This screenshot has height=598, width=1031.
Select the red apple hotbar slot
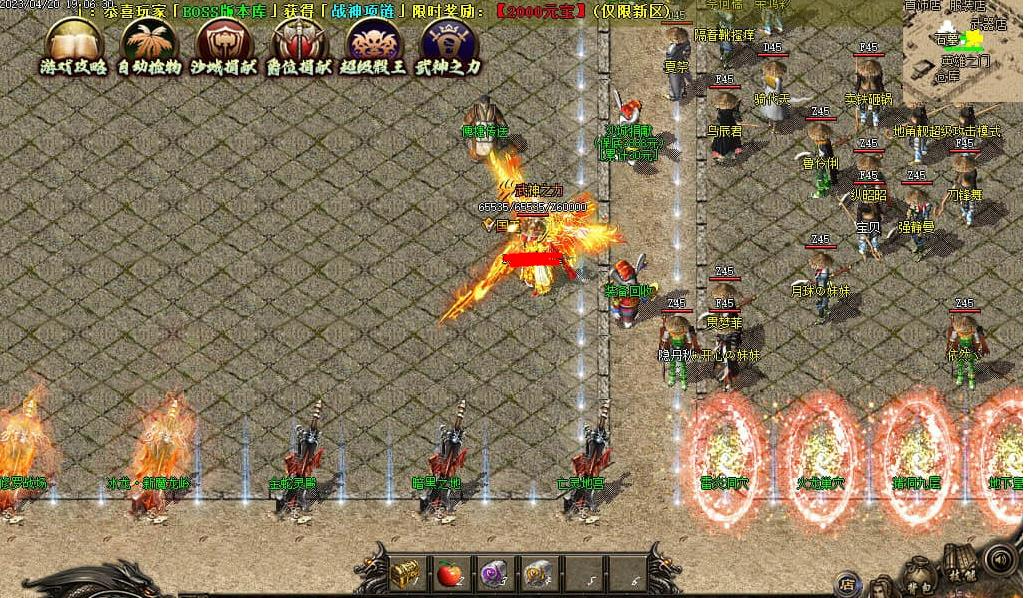coord(449,573)
